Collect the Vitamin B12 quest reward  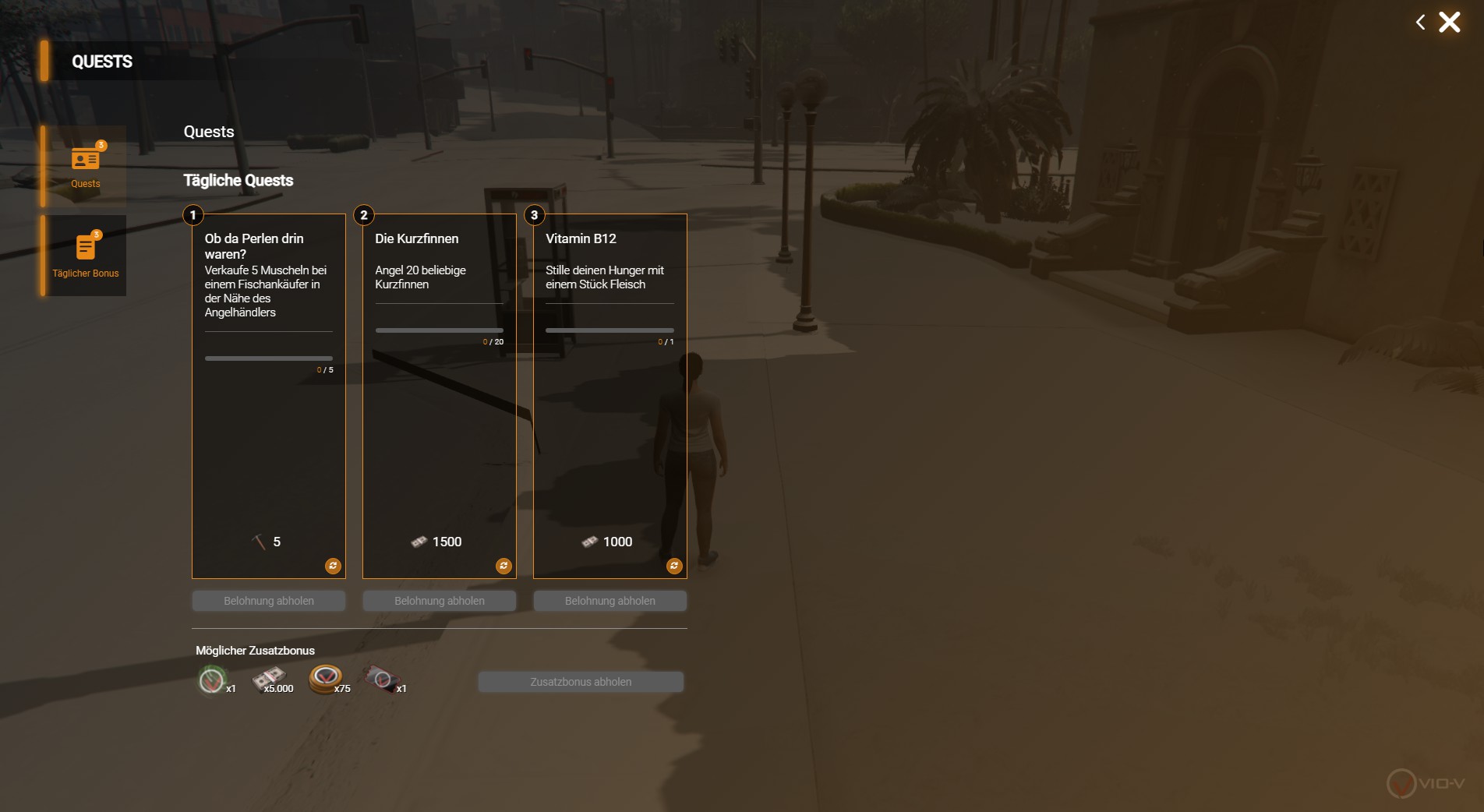click(610, 601)
